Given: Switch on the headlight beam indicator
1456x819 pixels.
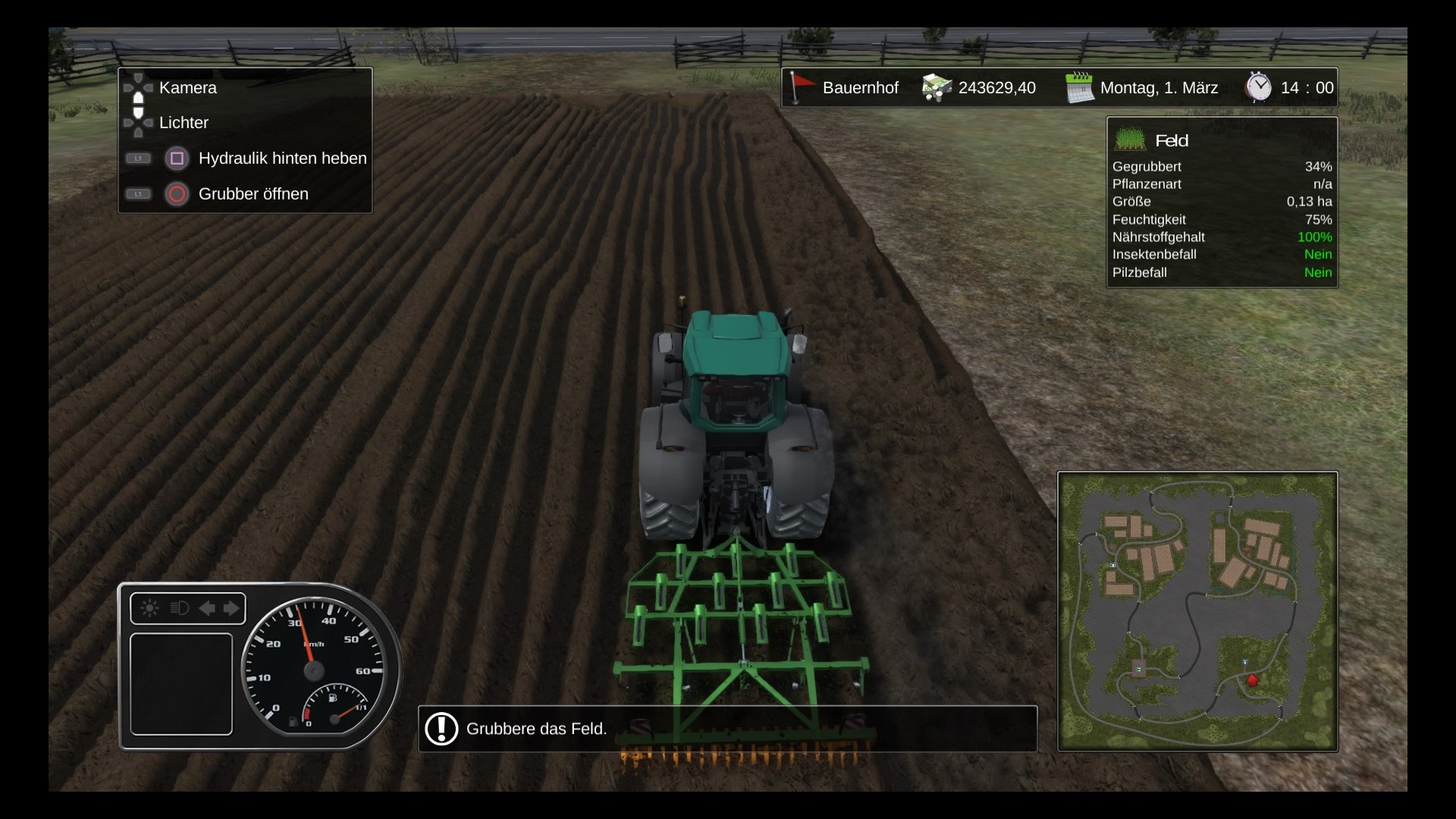Looking at the screenshot, I should tap(179, 608).
